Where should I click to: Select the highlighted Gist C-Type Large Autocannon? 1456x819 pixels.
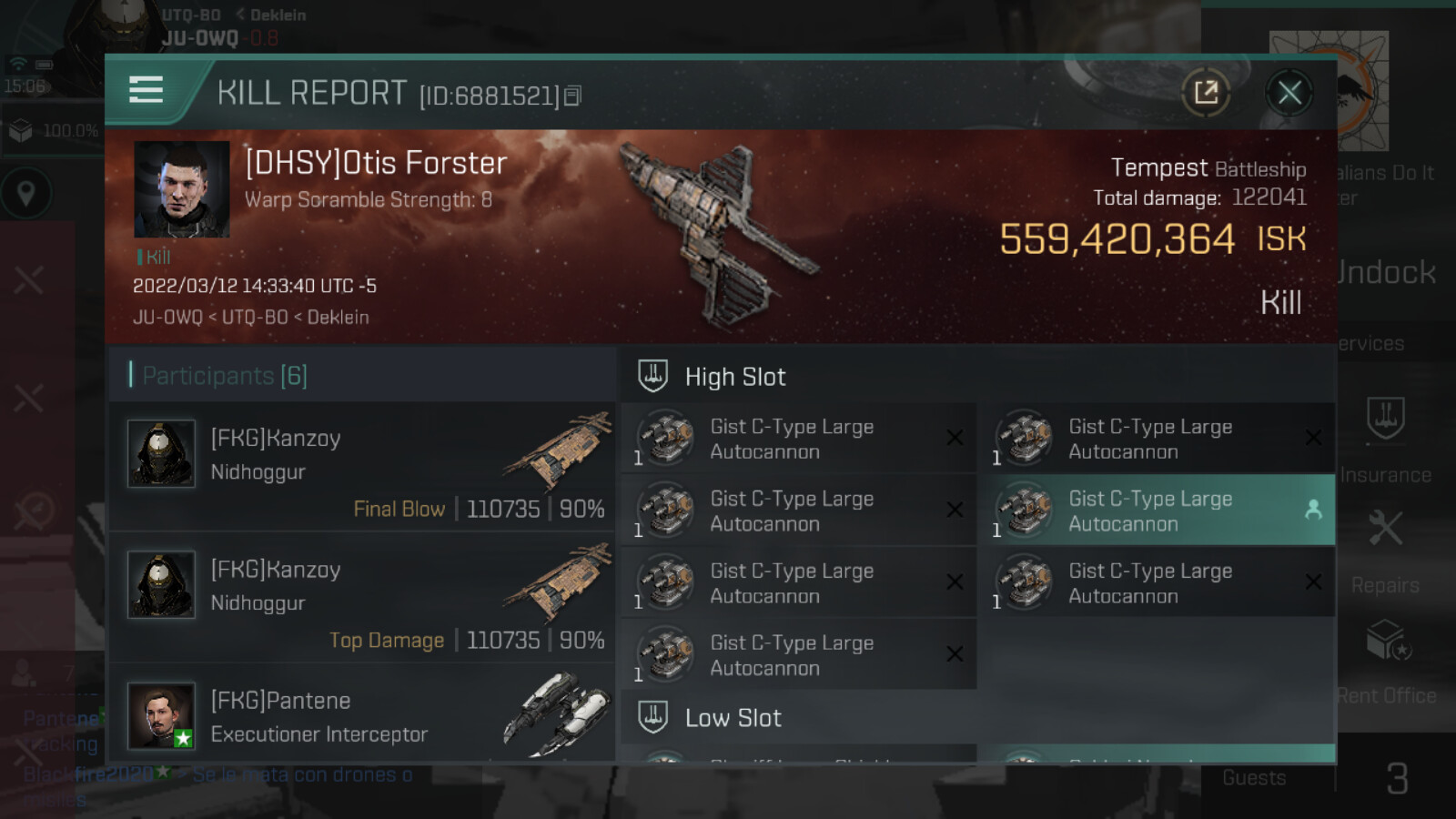tap(1156, 511)
